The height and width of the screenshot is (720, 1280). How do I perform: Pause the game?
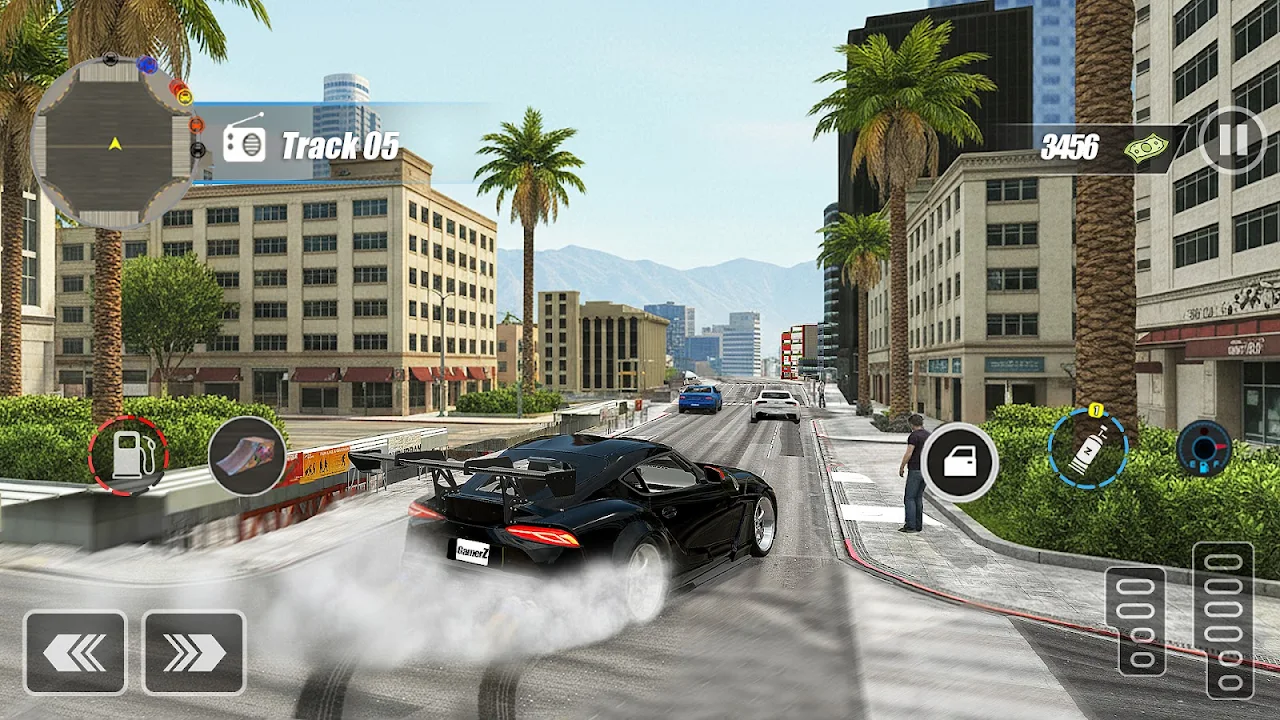[1232, 140]
